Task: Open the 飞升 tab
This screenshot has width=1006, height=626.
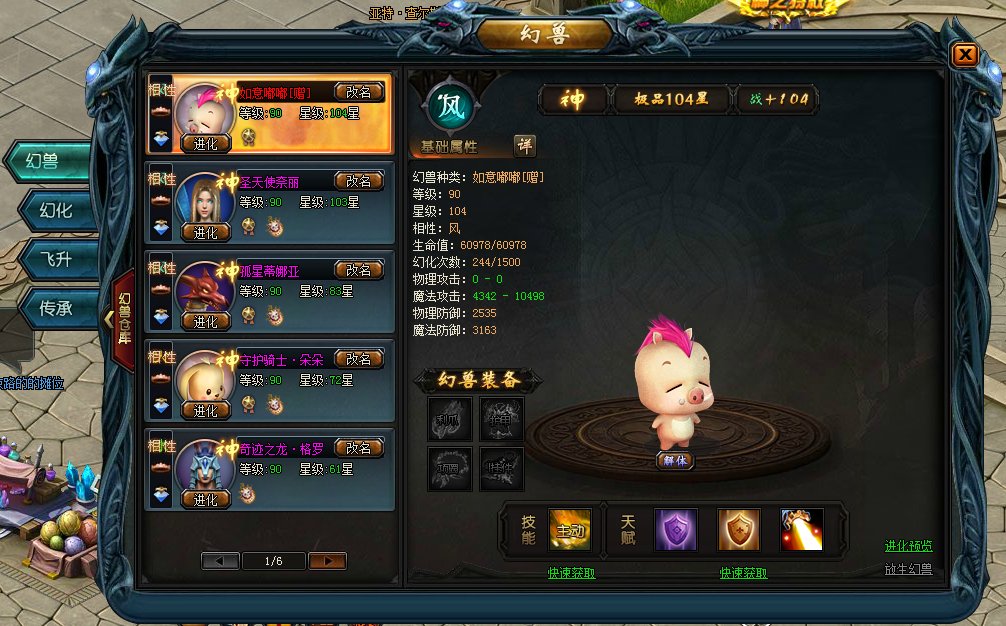Action: pyautogui.click(x=56, y=259)
